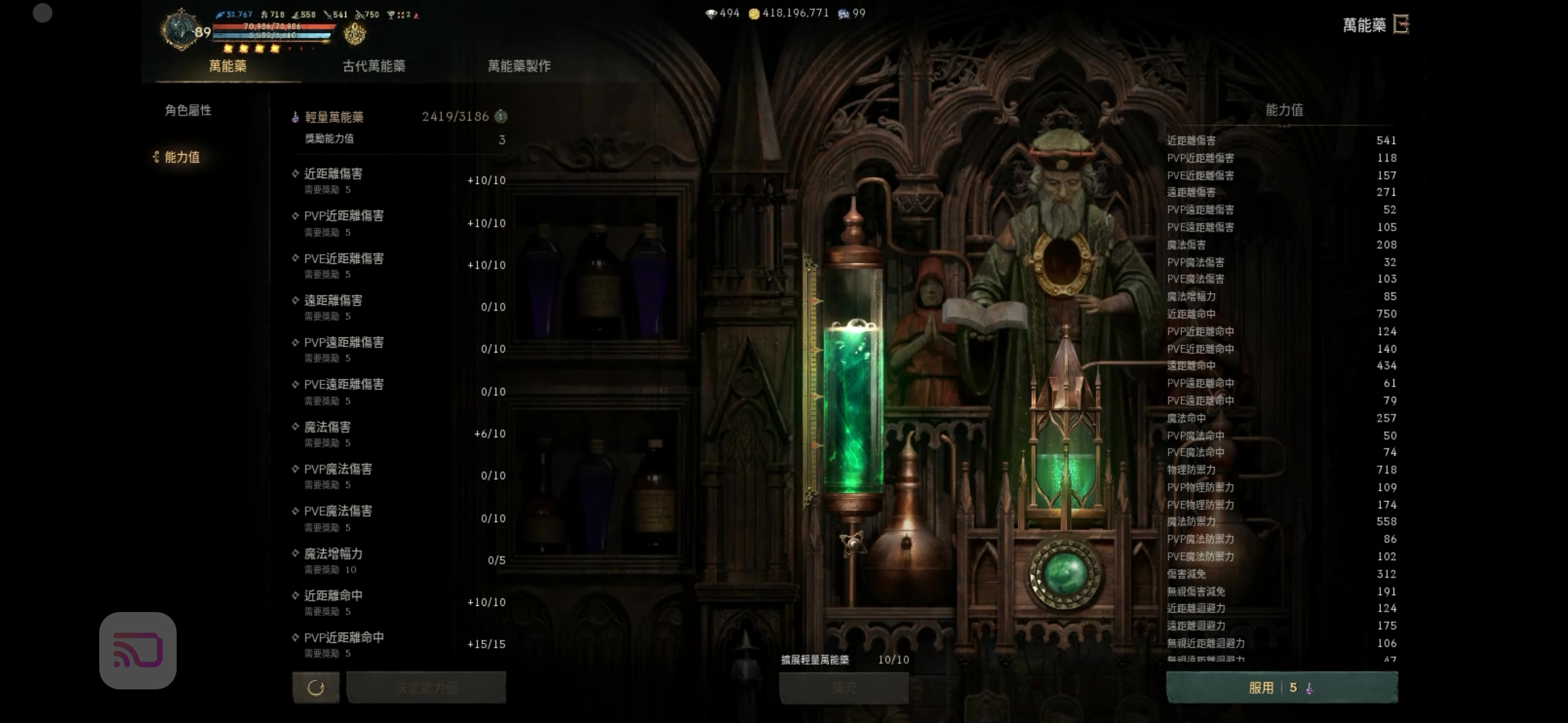Click the 服用 consume button
Image resolution: width=1568 pixels, height=723 pixels.
pos(1281,688)
